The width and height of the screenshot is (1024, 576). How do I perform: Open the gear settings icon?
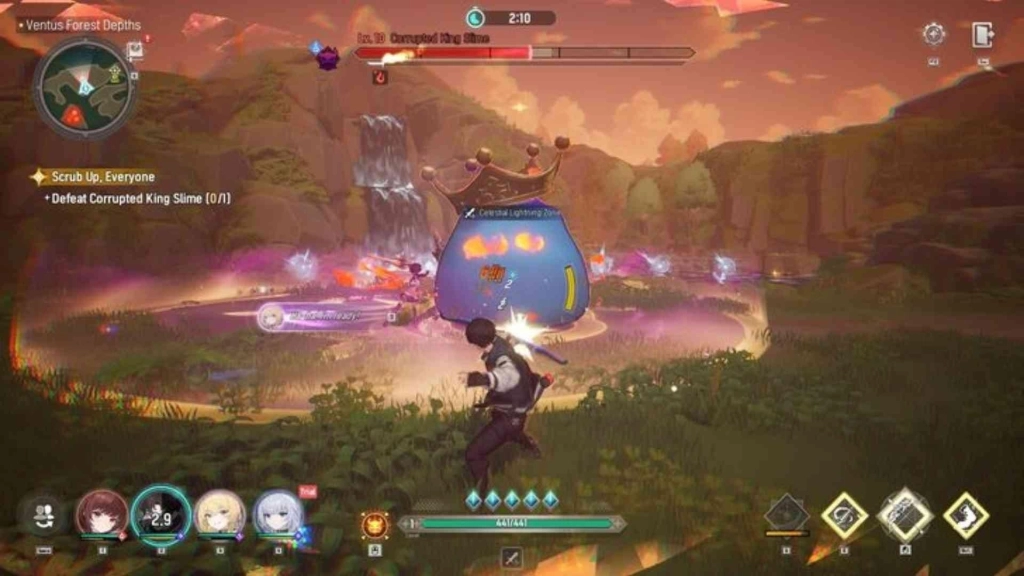tap(934, 34)
